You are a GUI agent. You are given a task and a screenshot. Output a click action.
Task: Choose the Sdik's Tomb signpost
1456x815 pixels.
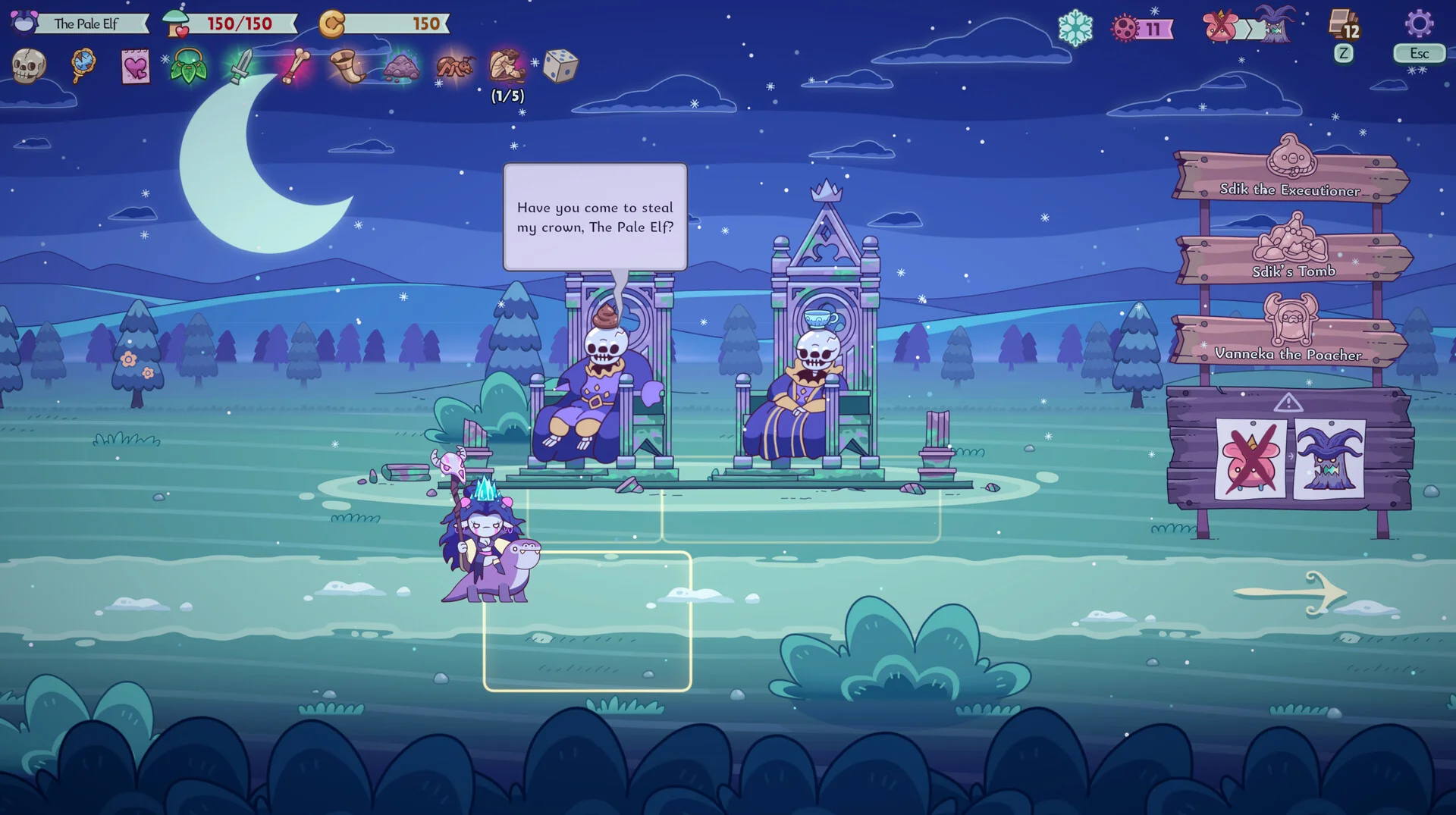(x=1294, y=258)
